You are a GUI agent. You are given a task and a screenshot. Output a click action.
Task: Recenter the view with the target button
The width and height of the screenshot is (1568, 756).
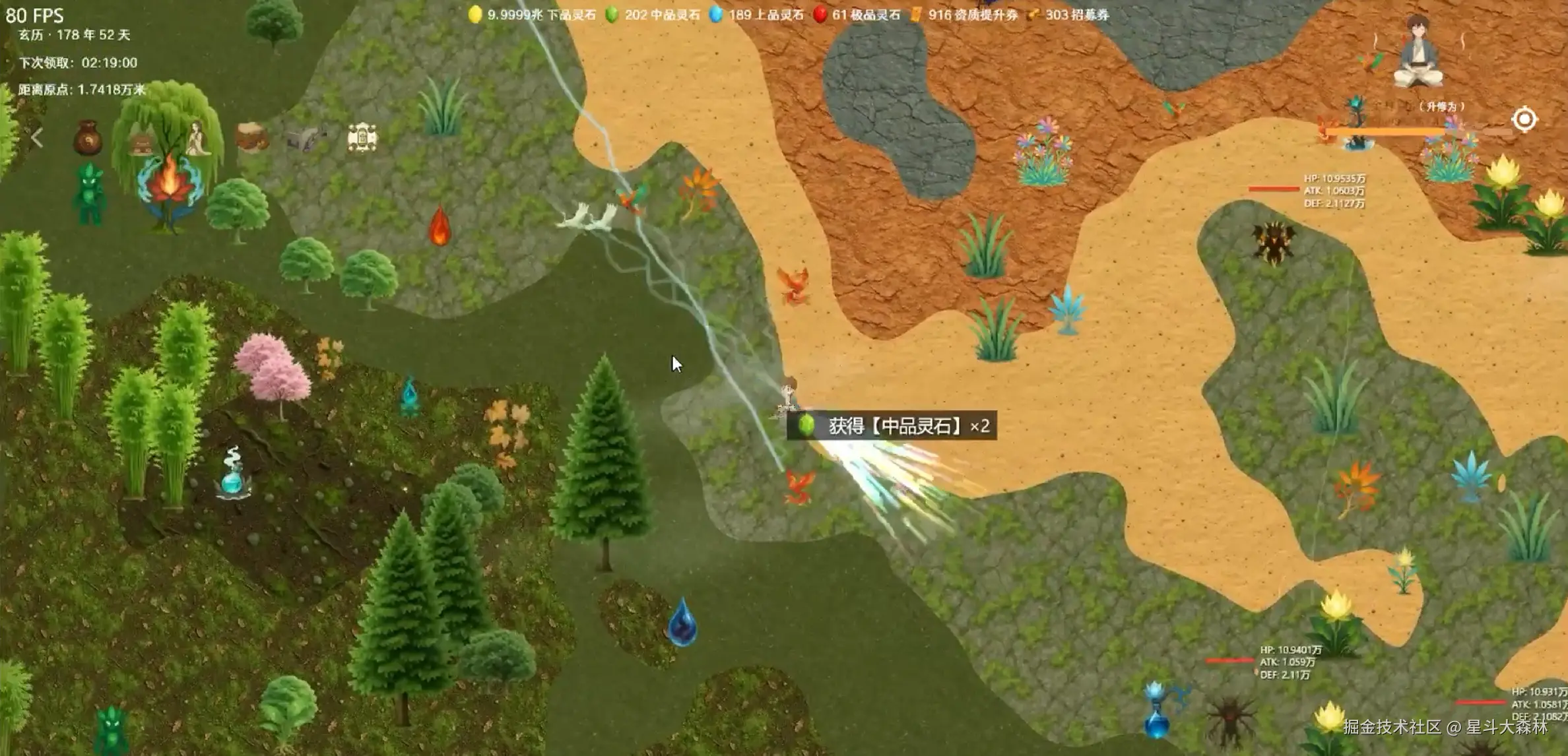1524,119
